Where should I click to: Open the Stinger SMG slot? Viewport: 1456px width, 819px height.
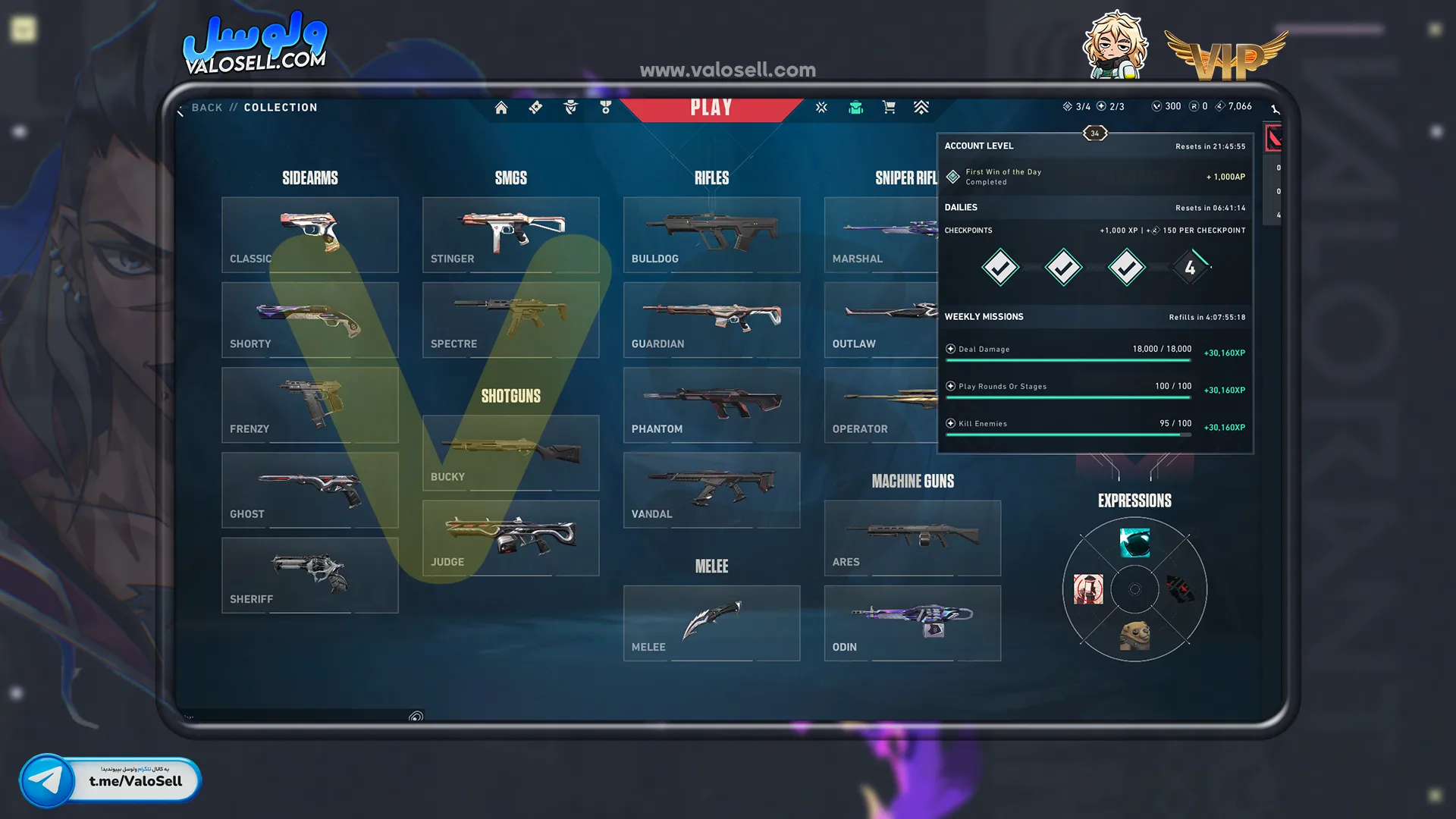point(510,235)
